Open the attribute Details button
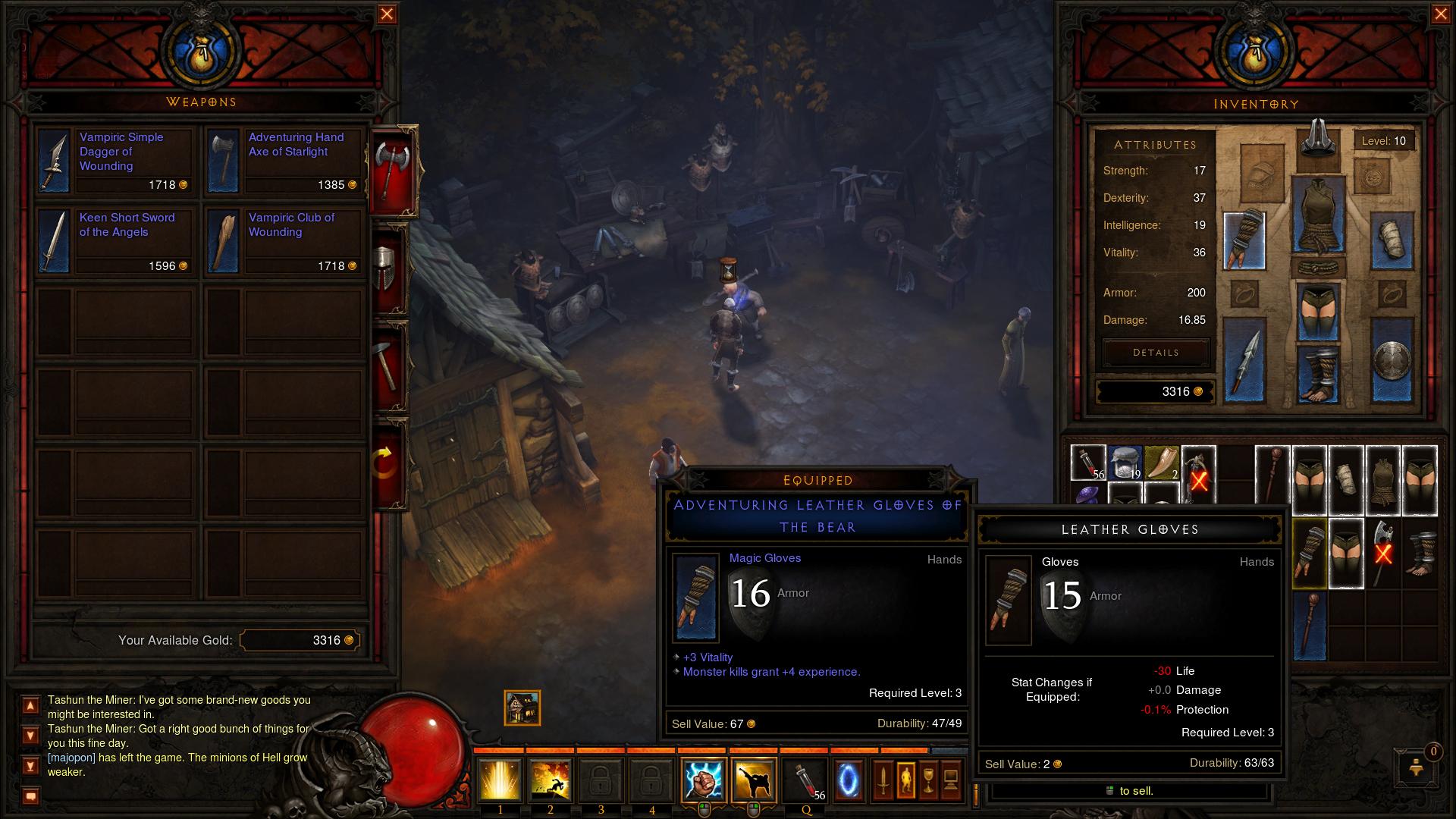 [1156, 353]
